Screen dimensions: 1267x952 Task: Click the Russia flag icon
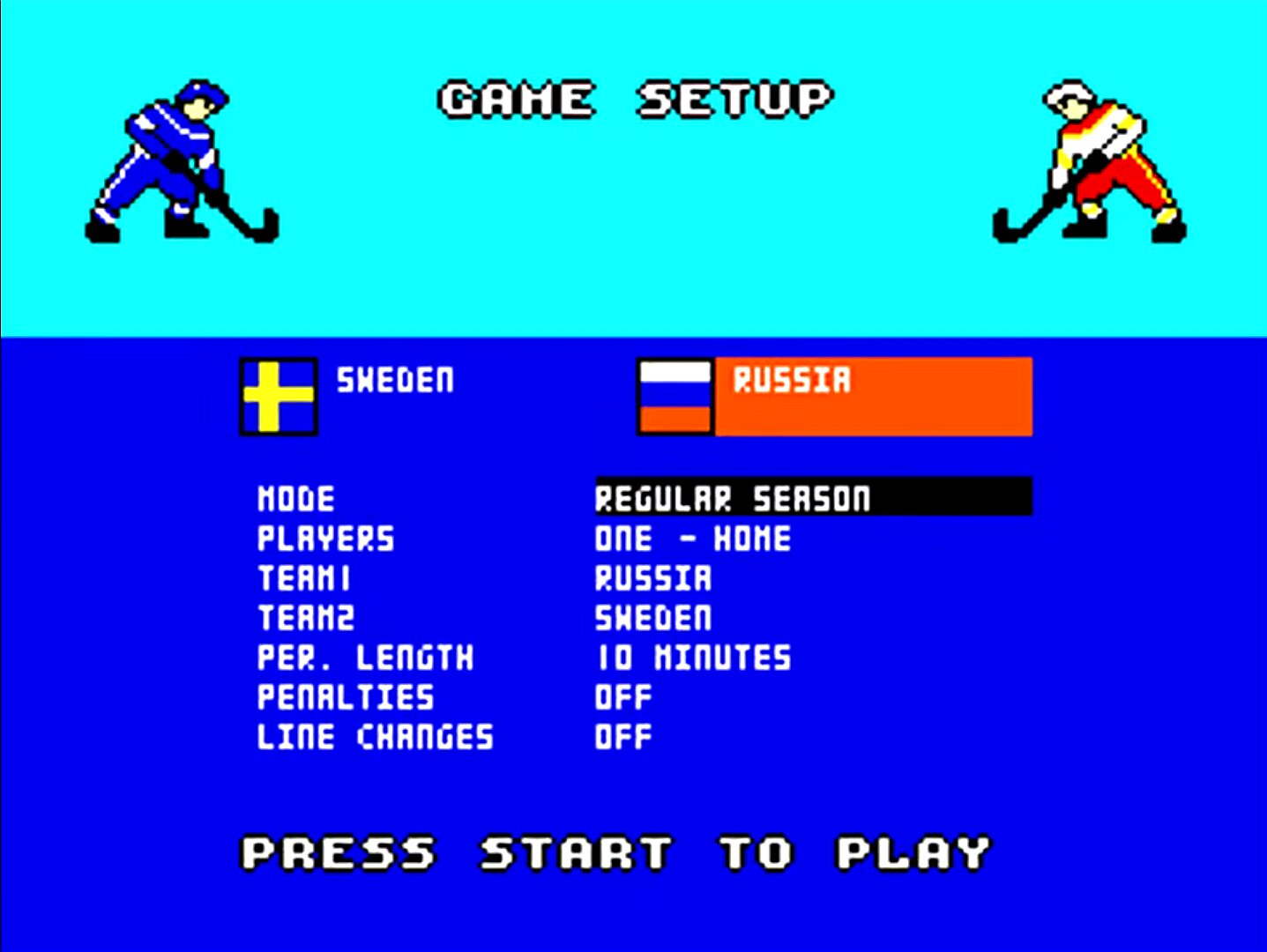(674, 396)
